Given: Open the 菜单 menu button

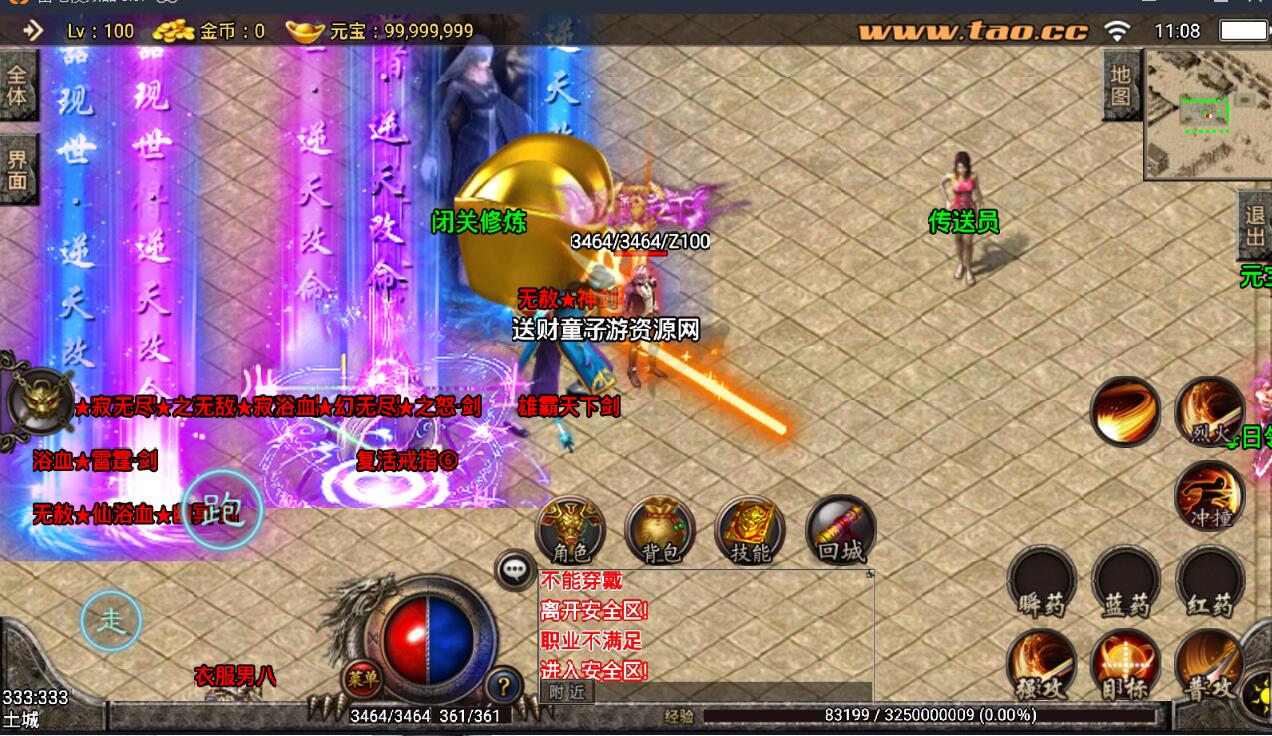Looking at the screenshot, I should click(x=362, y=679).
